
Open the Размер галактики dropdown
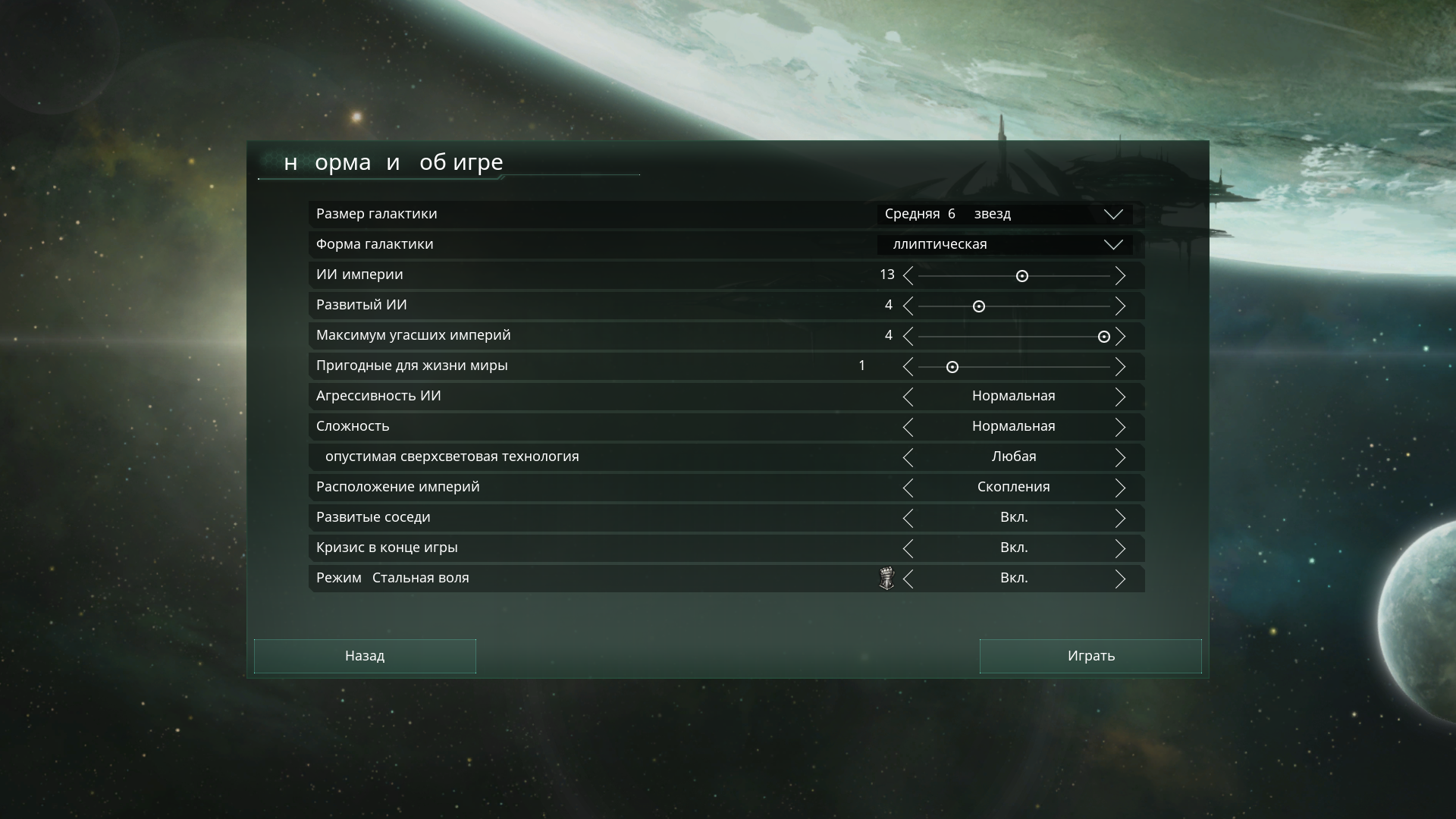1113,214
